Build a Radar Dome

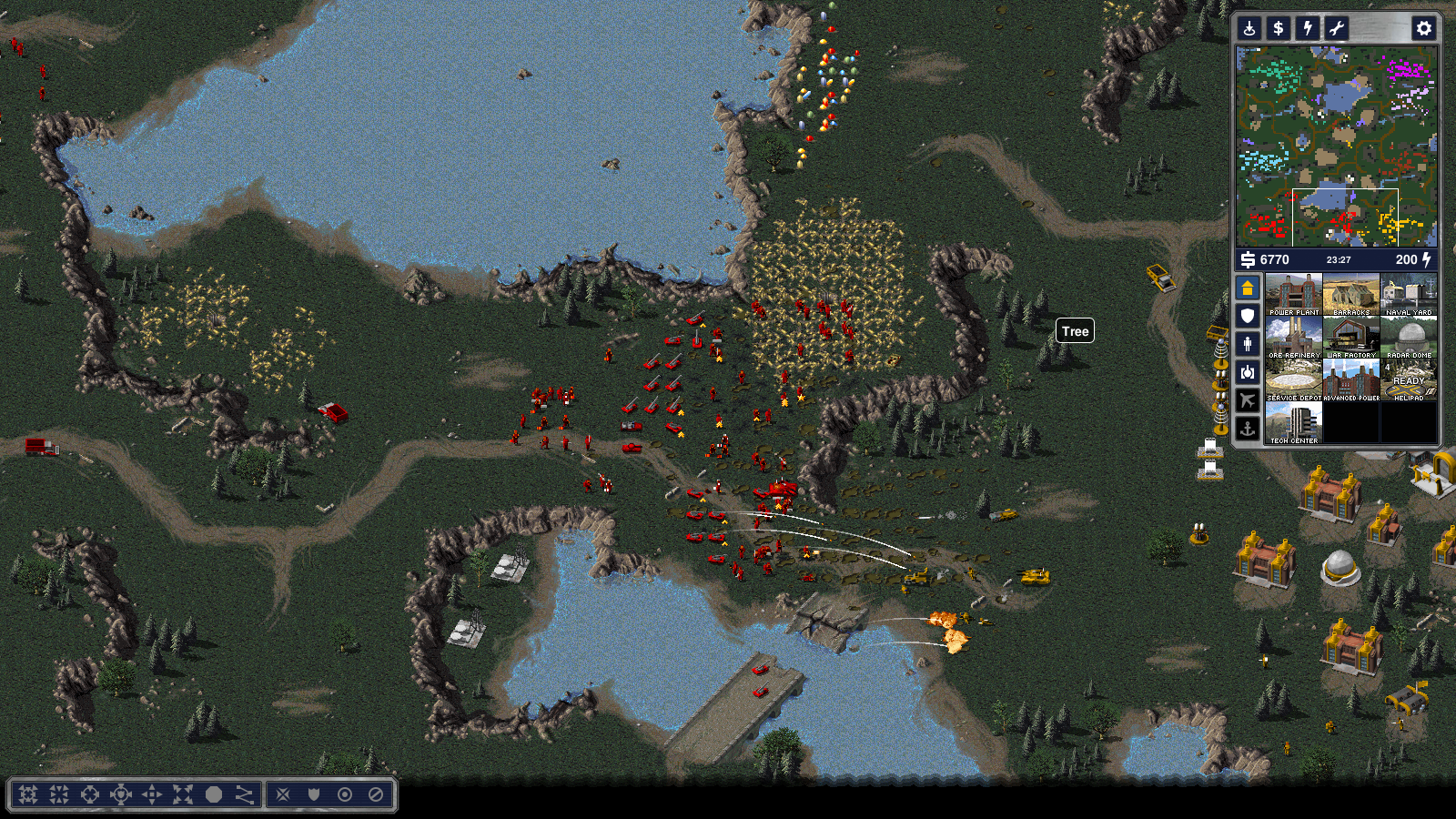[1409, 337]
